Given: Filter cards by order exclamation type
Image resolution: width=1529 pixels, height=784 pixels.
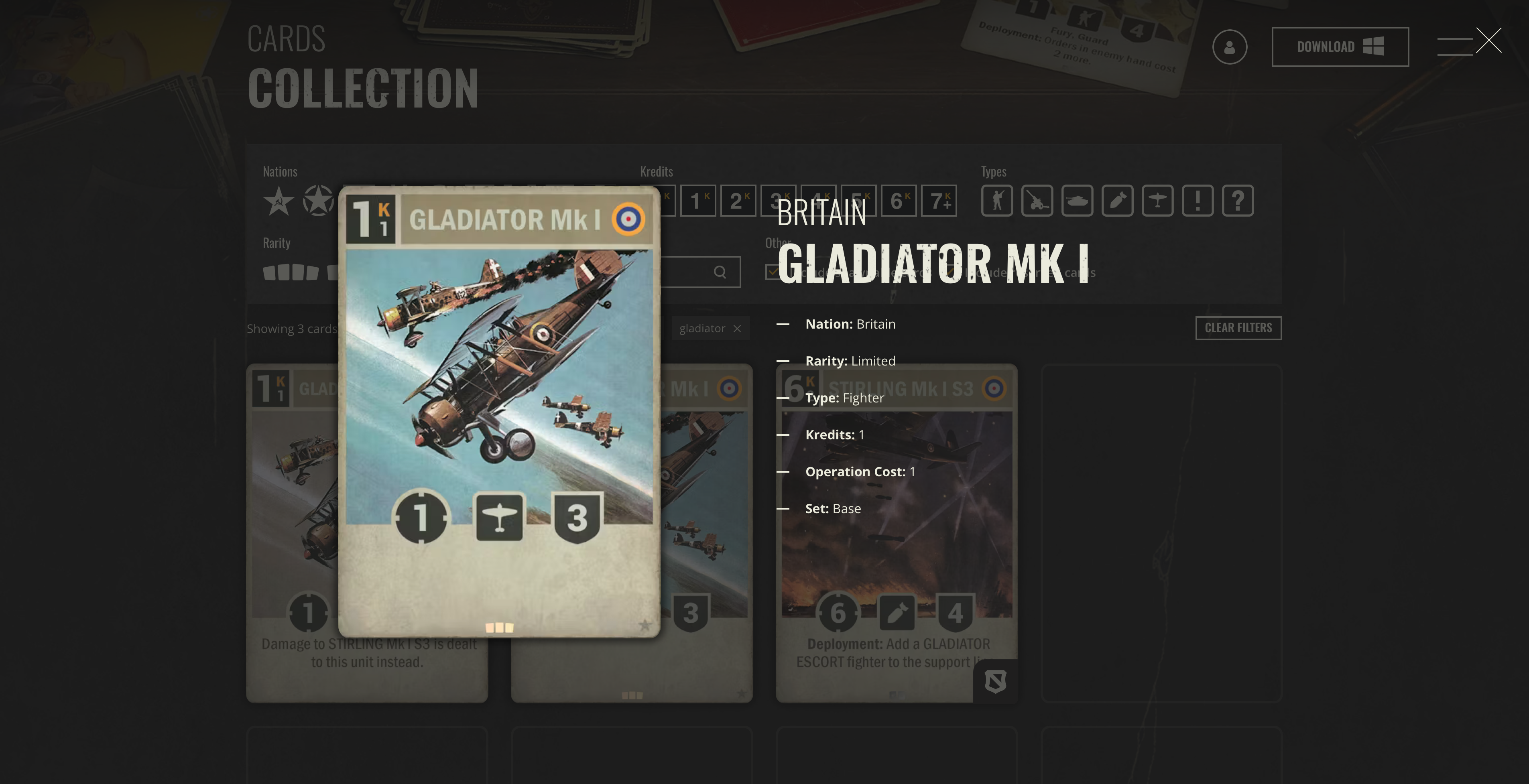Looking at the screenshot, I should (1197, 201).
